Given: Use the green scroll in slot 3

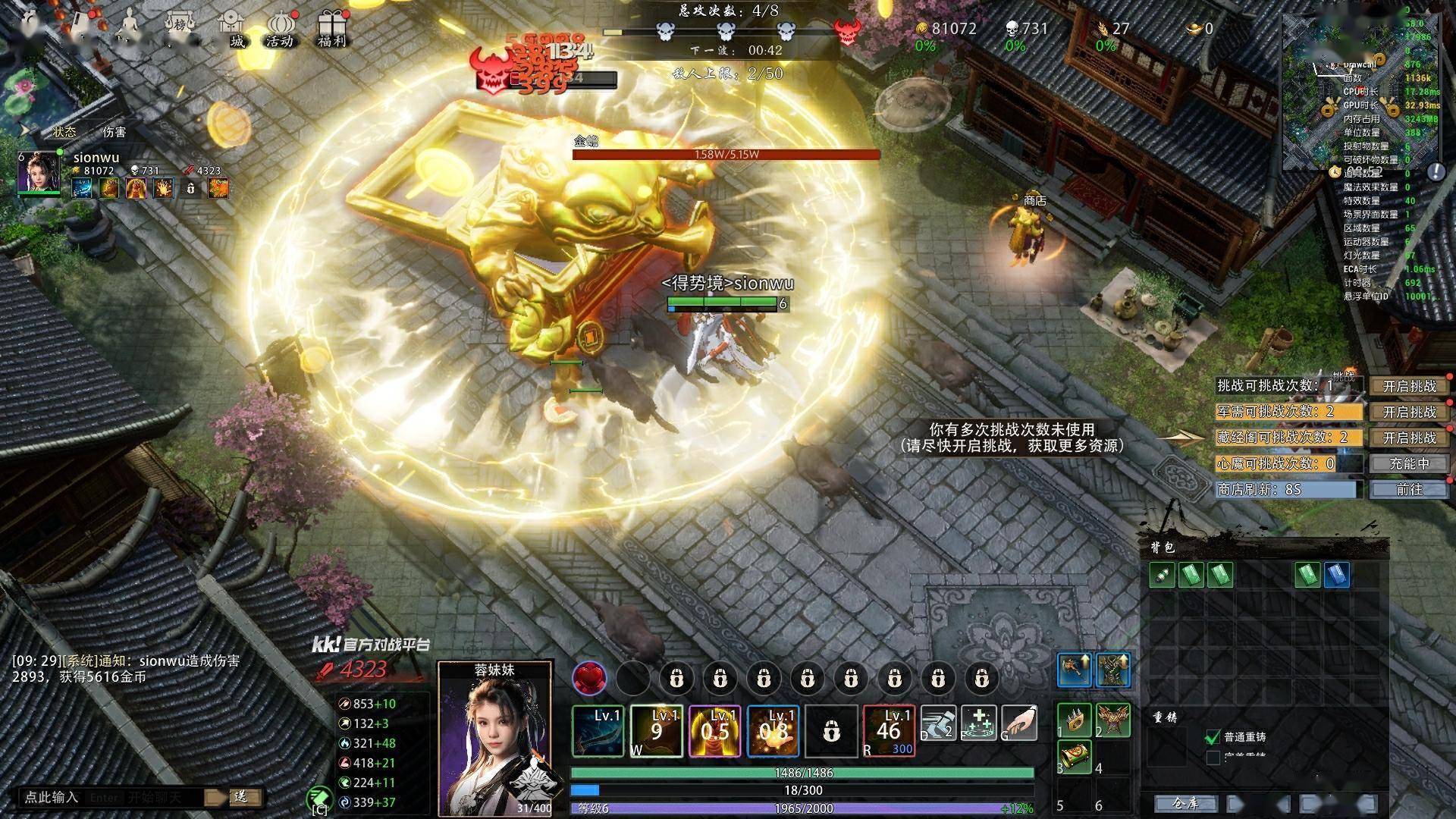Looking at the screenshot, I should click(x=1075, y=757).
